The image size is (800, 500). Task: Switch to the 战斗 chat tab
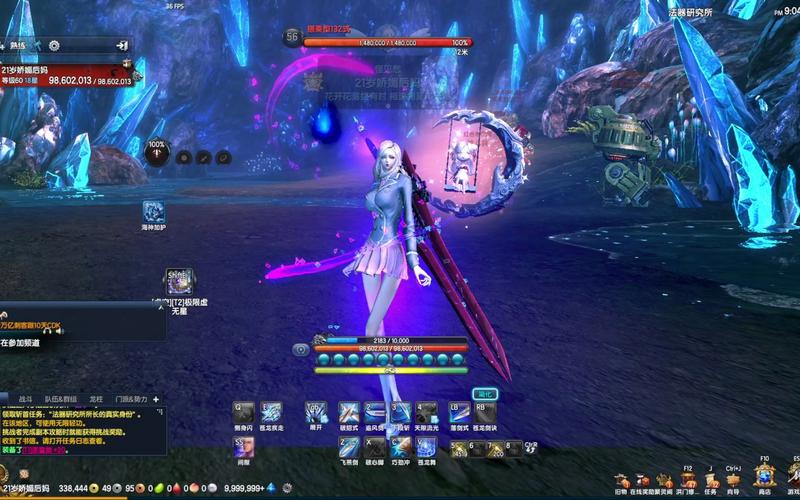[x=26, y=397]
